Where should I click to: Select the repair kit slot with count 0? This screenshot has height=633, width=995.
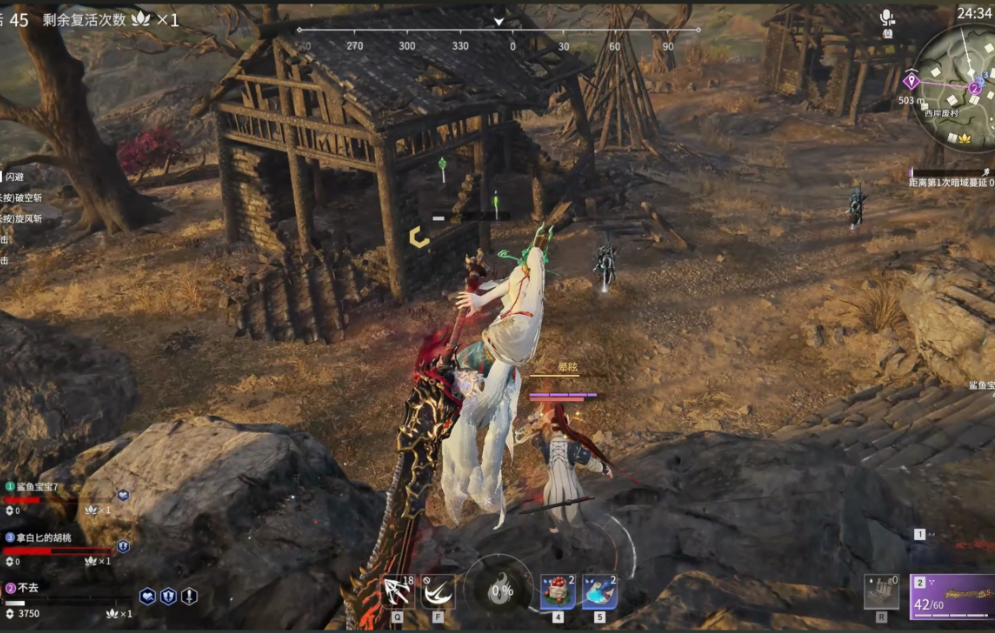(881, 591)
